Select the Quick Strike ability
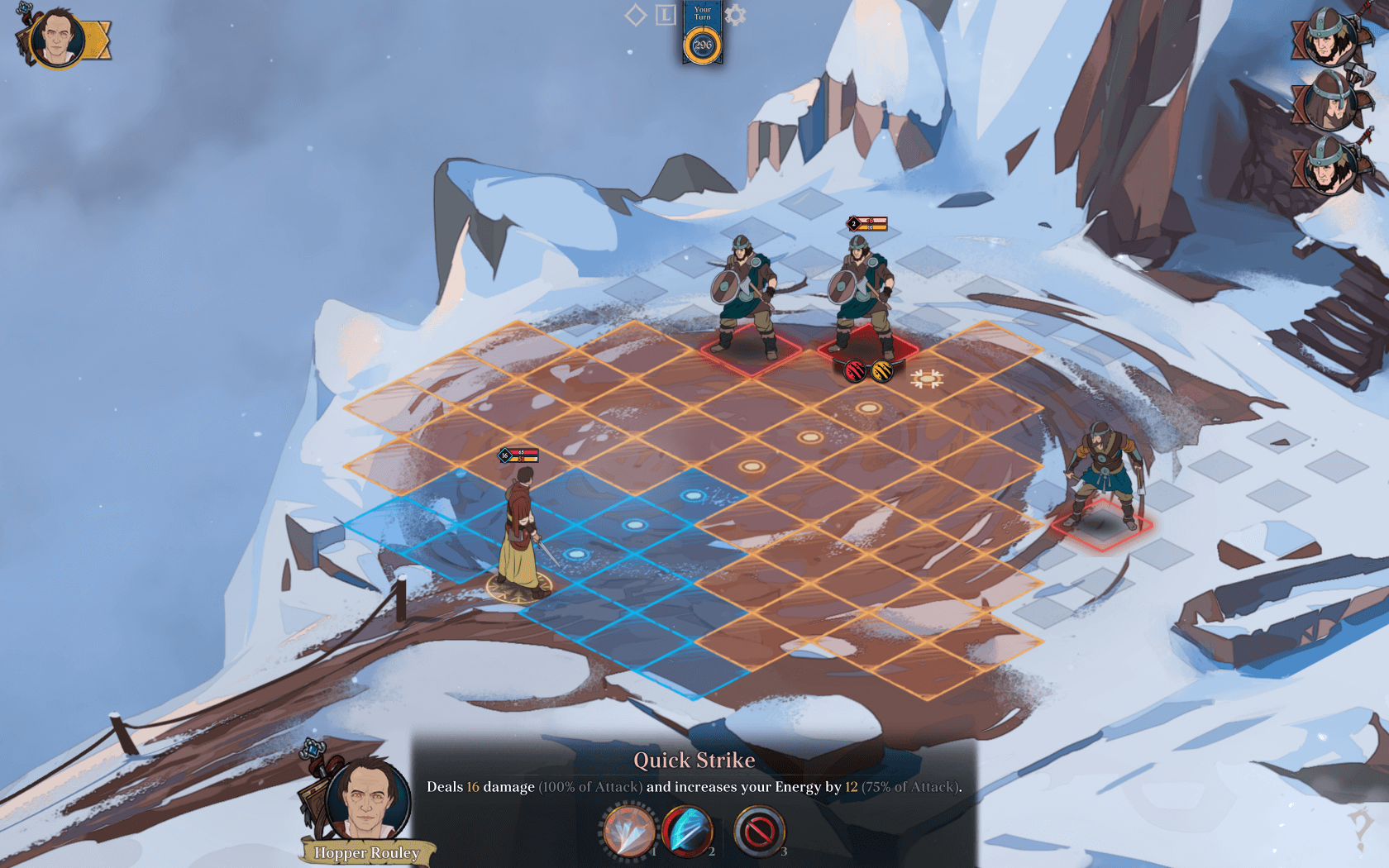This screenshot has width=1389, height=868. [x=628, y=830]
